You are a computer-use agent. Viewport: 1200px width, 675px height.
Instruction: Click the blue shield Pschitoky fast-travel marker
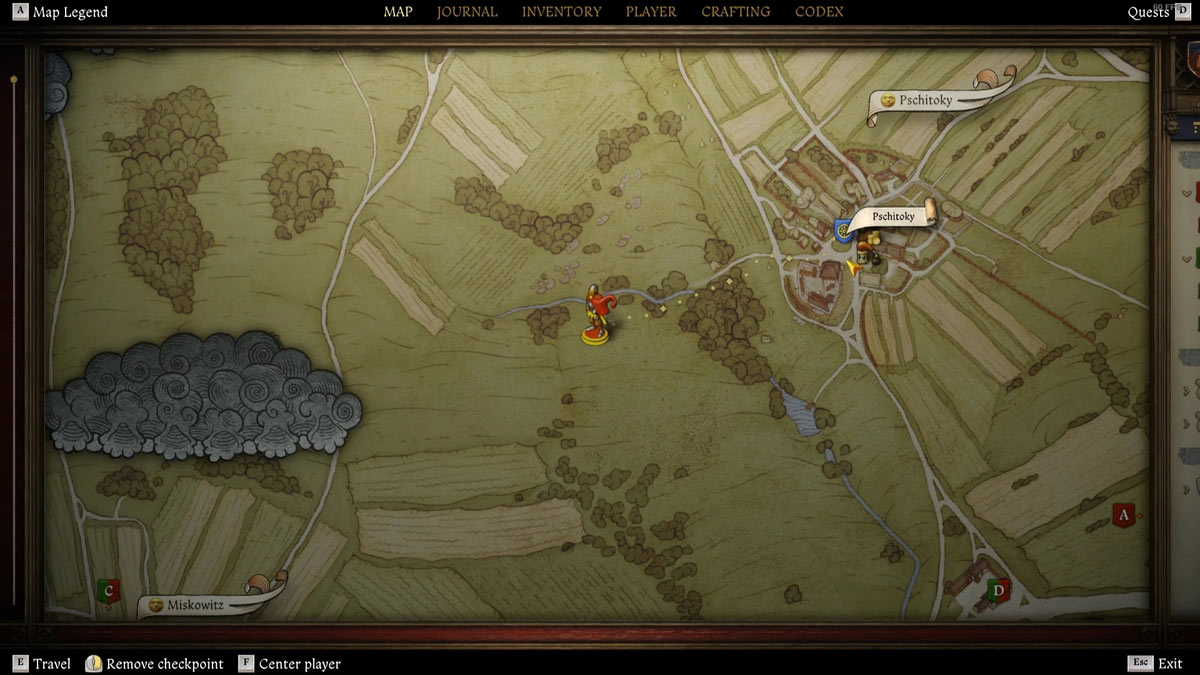pos(845,231)
